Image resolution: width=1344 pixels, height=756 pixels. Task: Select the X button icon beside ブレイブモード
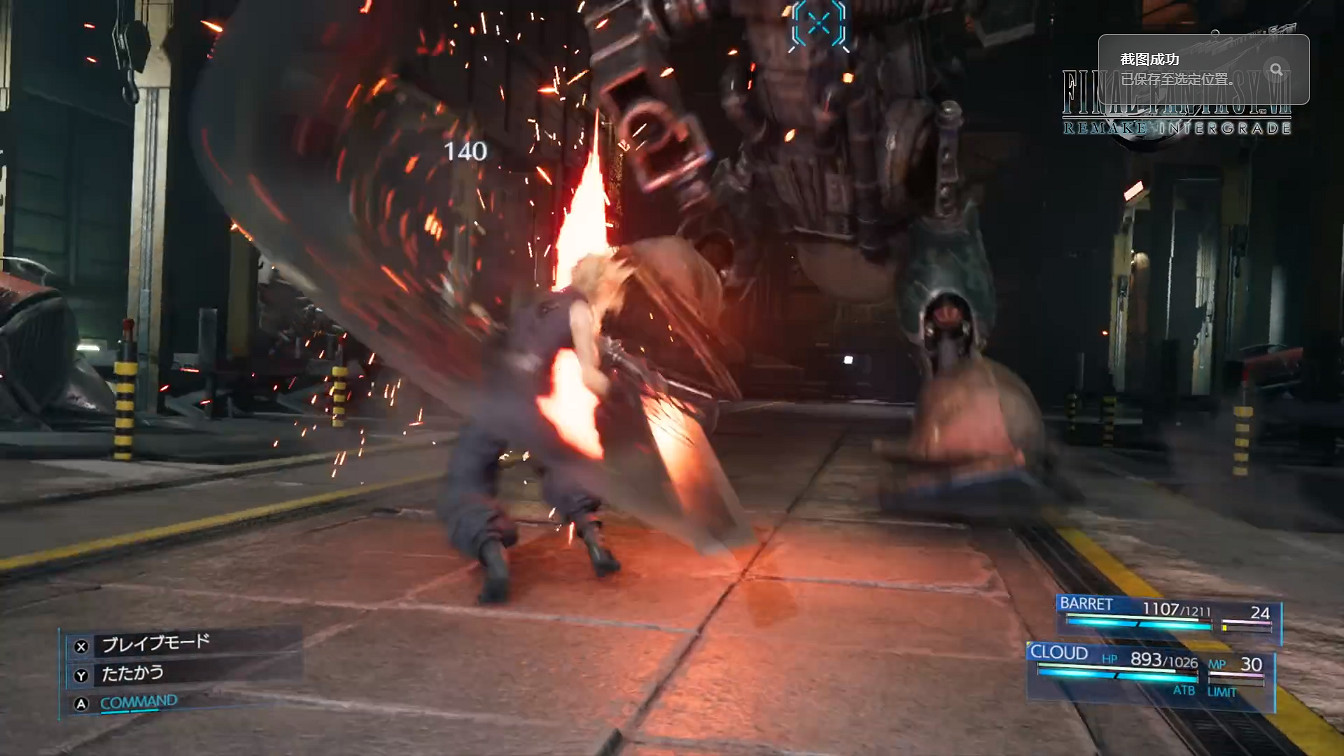click(x=81, y=646)
